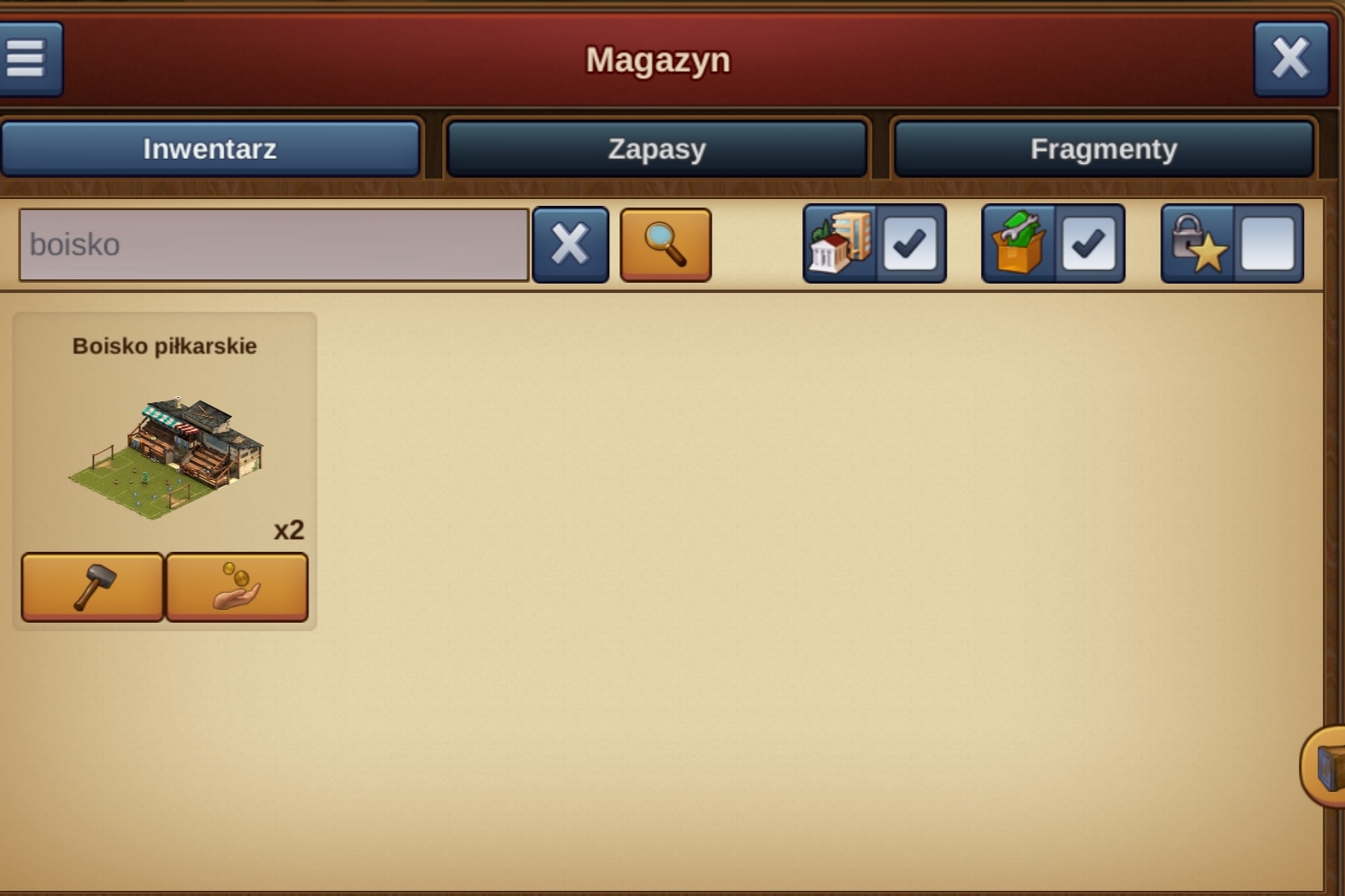The width and height of the screenshot is (1345, 896).
Task: Run search with the magnifying glass button
Action: 665,245
